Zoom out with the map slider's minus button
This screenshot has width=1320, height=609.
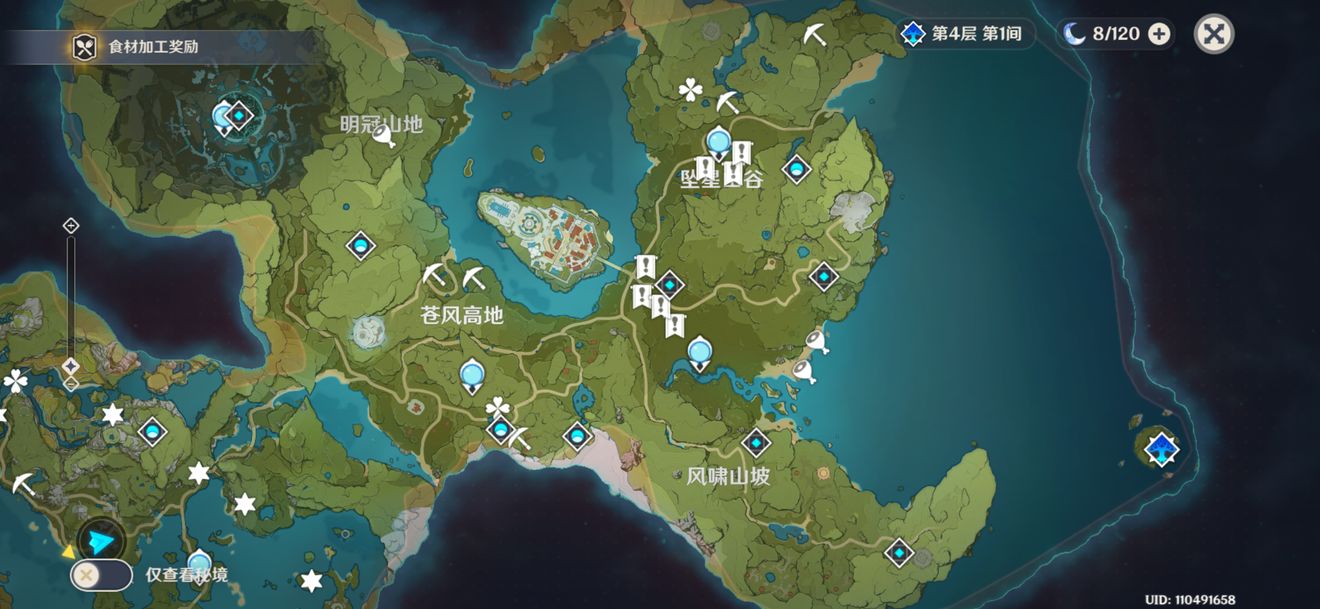point(71,384)
